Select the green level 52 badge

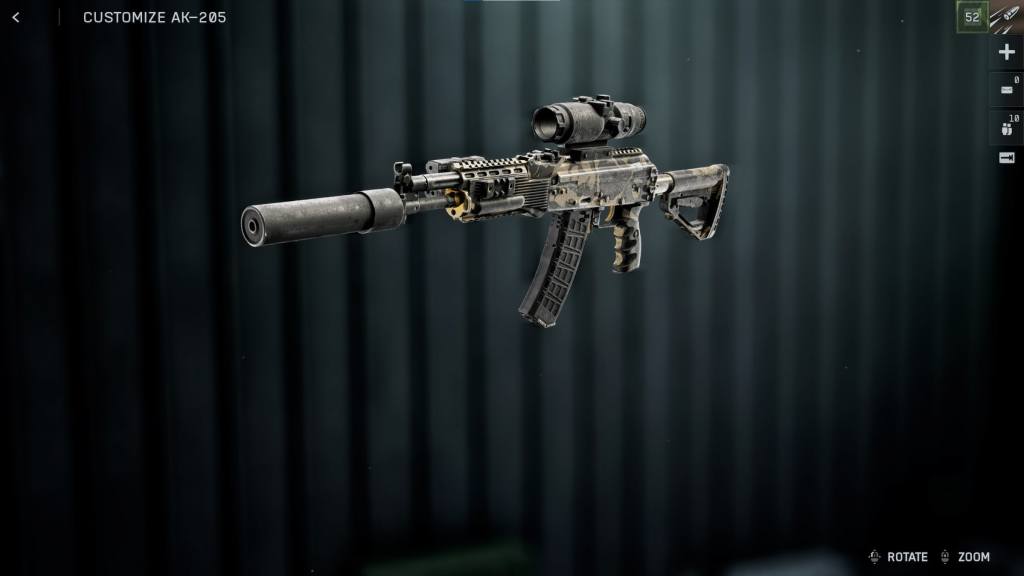[x=972, y=17]
